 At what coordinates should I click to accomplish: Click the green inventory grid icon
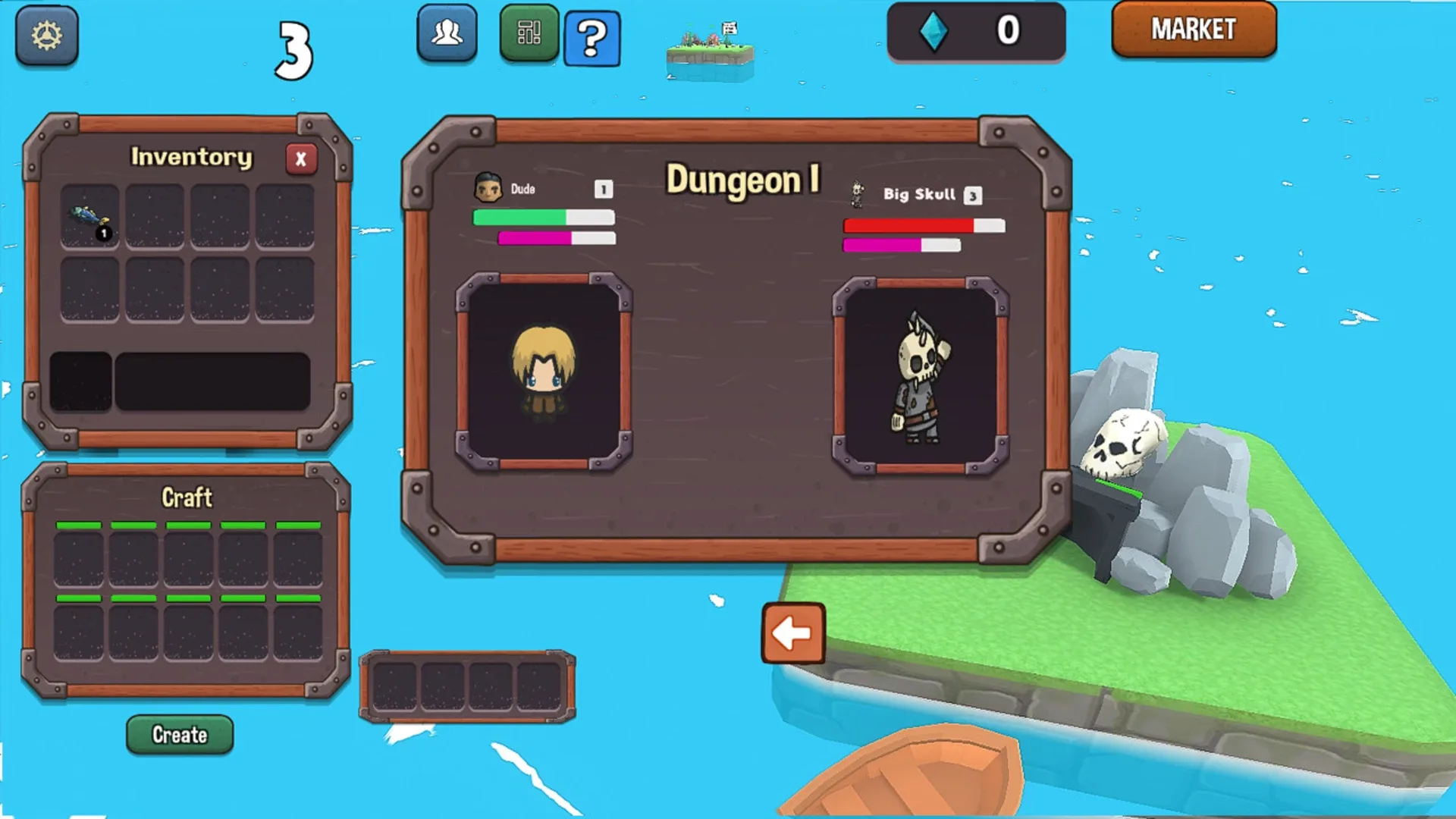529,32
